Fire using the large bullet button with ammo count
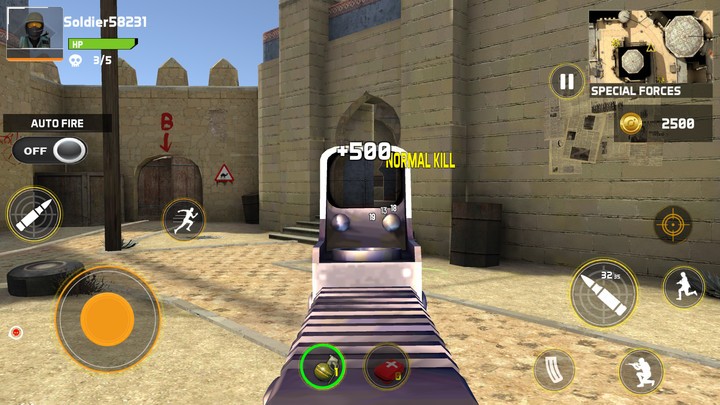The image size is (720, 405). [604, 292]
